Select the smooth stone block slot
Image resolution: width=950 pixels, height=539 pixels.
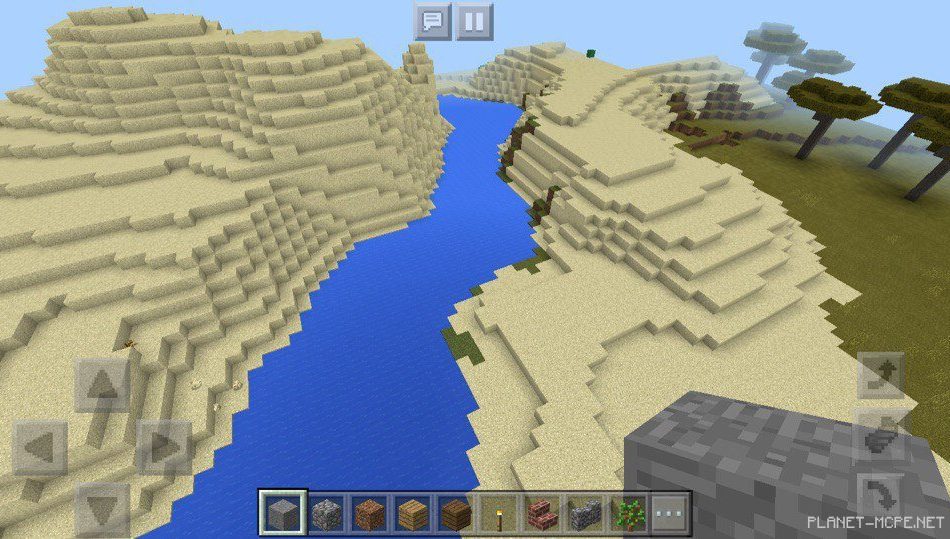280,514
